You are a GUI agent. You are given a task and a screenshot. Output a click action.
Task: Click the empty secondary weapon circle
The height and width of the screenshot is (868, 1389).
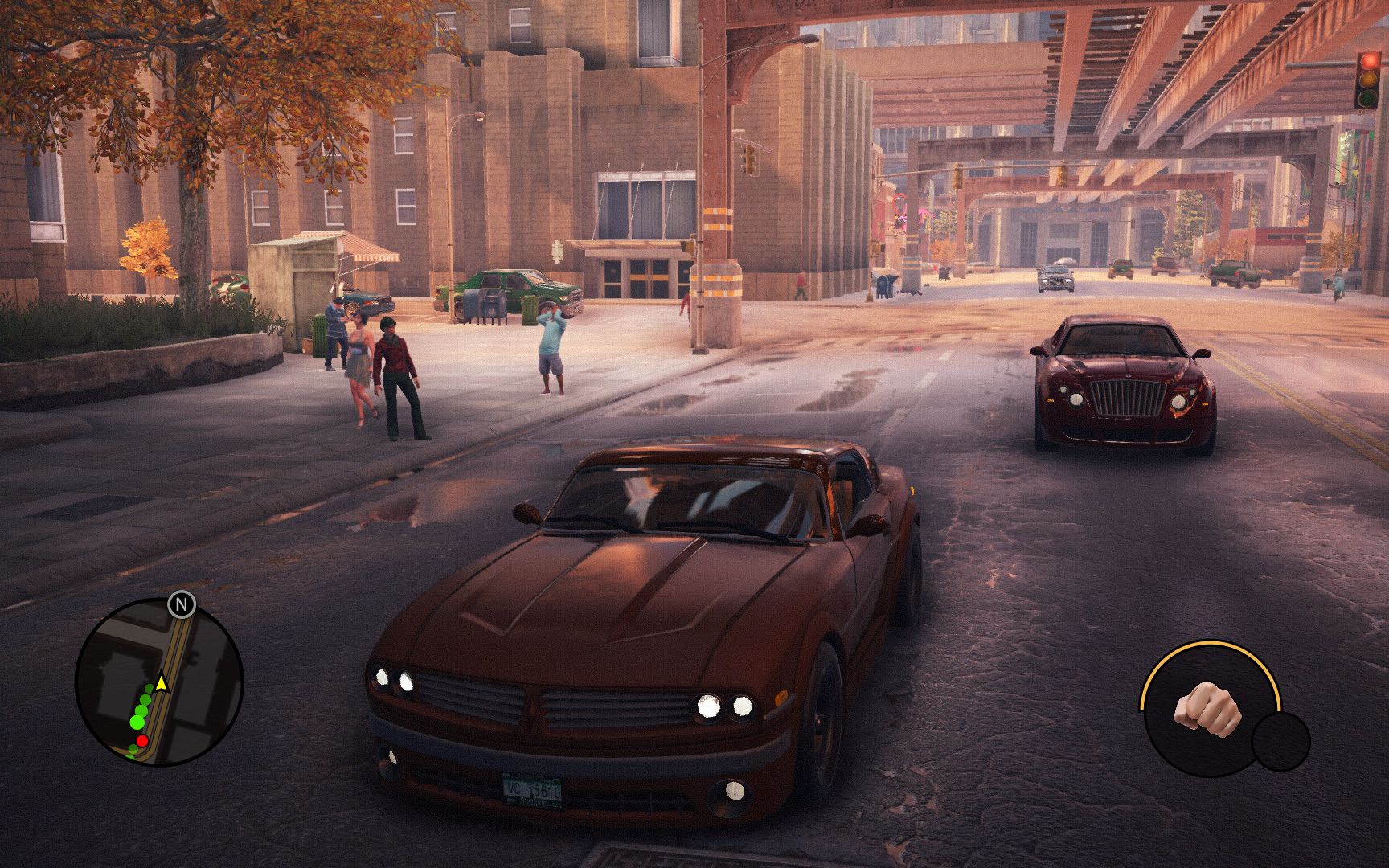coord(1280,742)
